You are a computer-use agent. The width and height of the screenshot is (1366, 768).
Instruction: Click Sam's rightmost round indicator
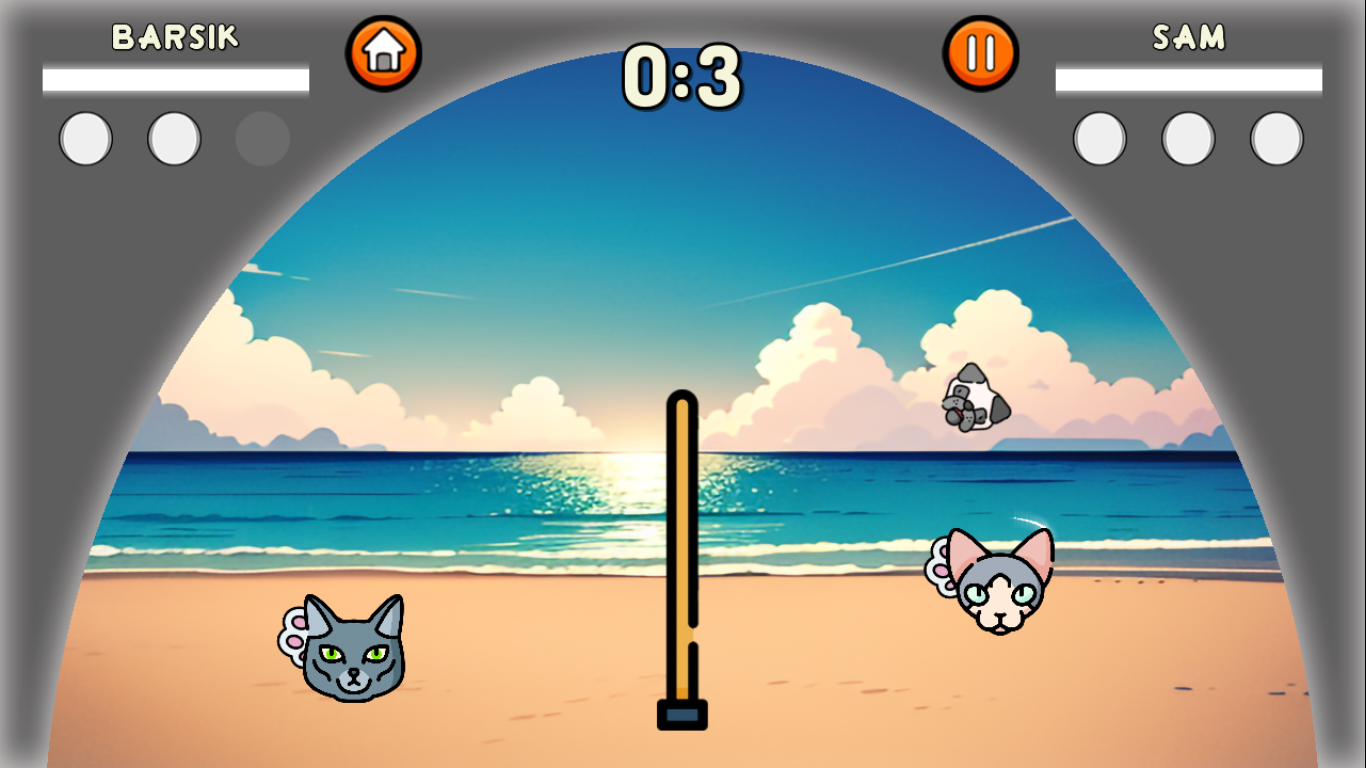click(x=1274, y=137)
